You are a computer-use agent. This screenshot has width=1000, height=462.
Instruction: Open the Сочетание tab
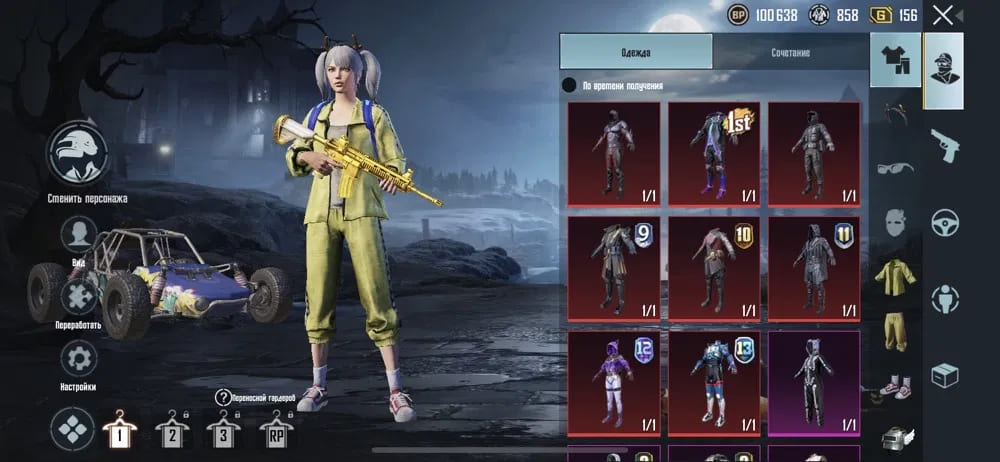click(790, 52)
